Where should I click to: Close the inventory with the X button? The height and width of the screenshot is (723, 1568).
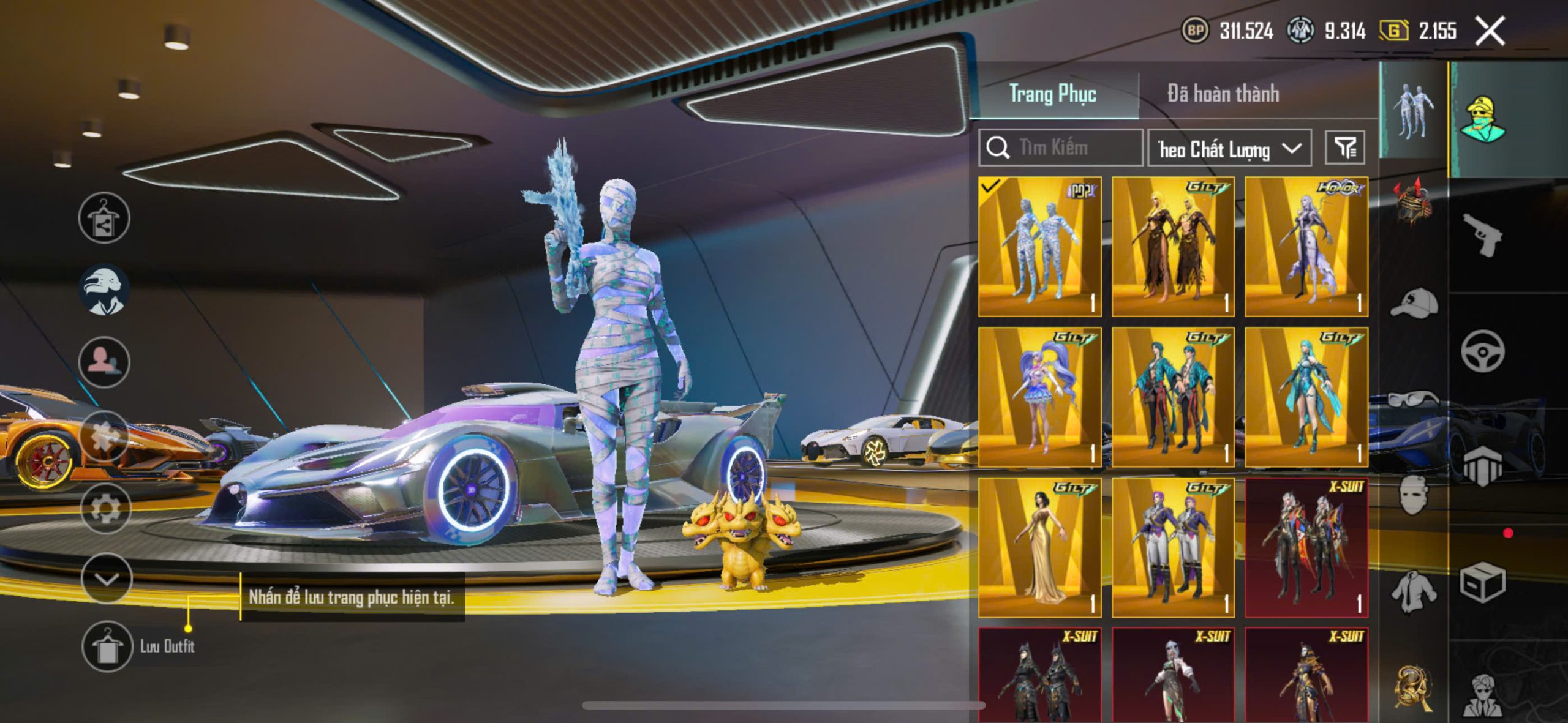tap(1489, 31)
